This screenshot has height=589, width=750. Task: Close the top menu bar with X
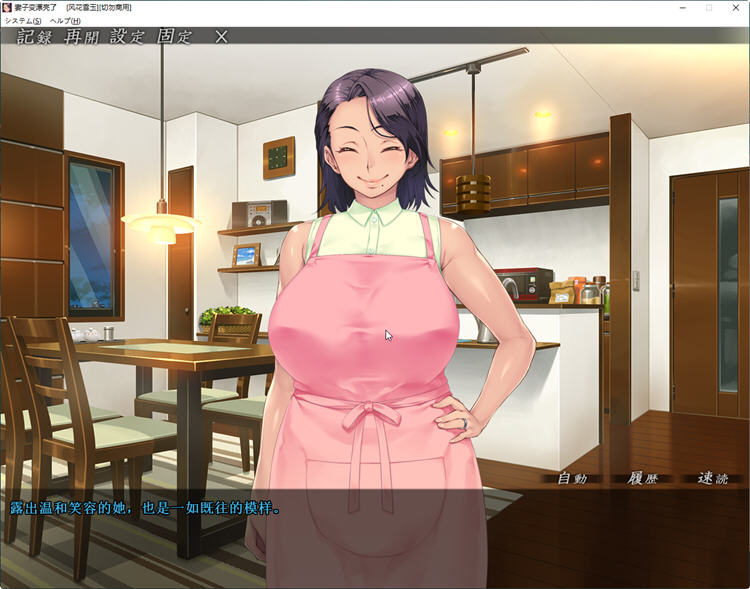click(x=221, y=37)
